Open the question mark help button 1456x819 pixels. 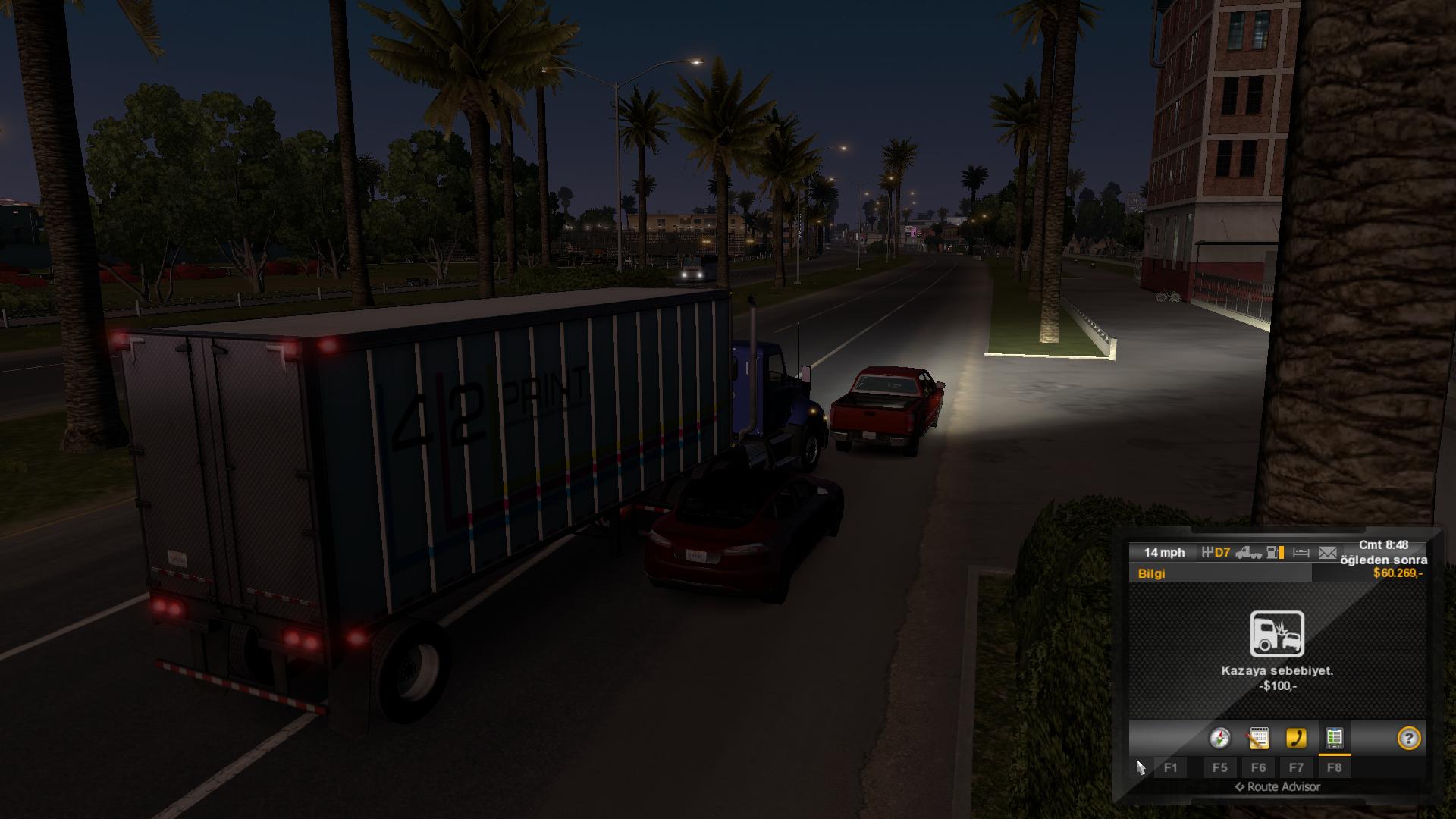pos(1408,738)
